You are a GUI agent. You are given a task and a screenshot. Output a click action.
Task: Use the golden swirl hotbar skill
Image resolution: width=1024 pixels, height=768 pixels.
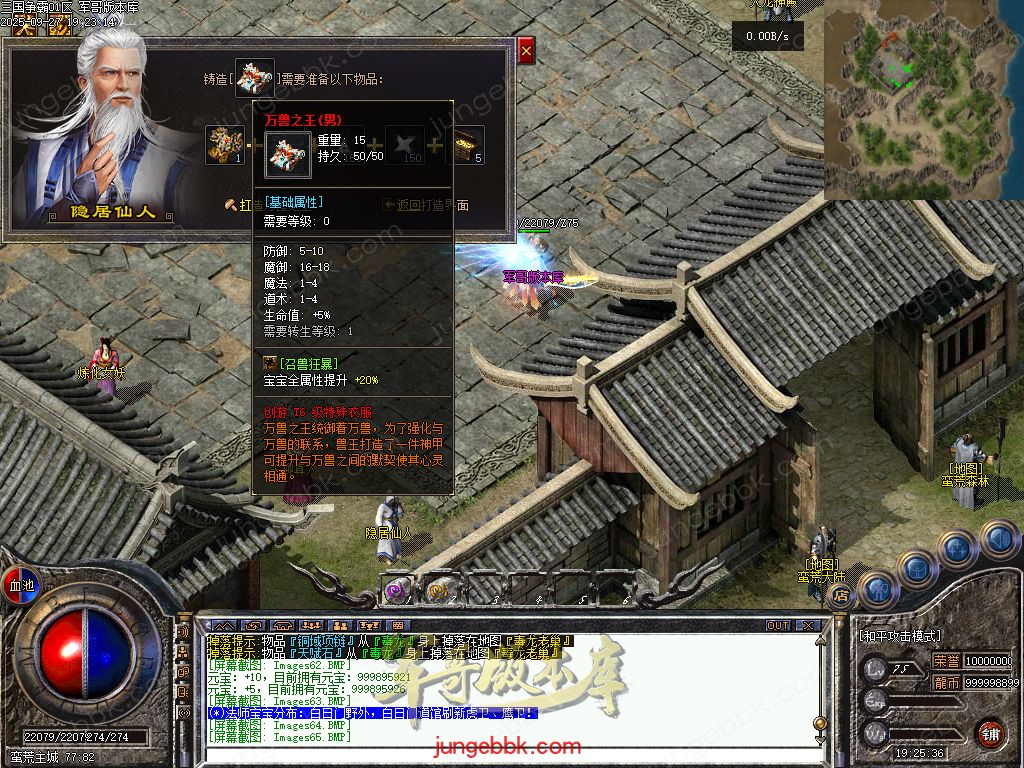coord(438,590)
